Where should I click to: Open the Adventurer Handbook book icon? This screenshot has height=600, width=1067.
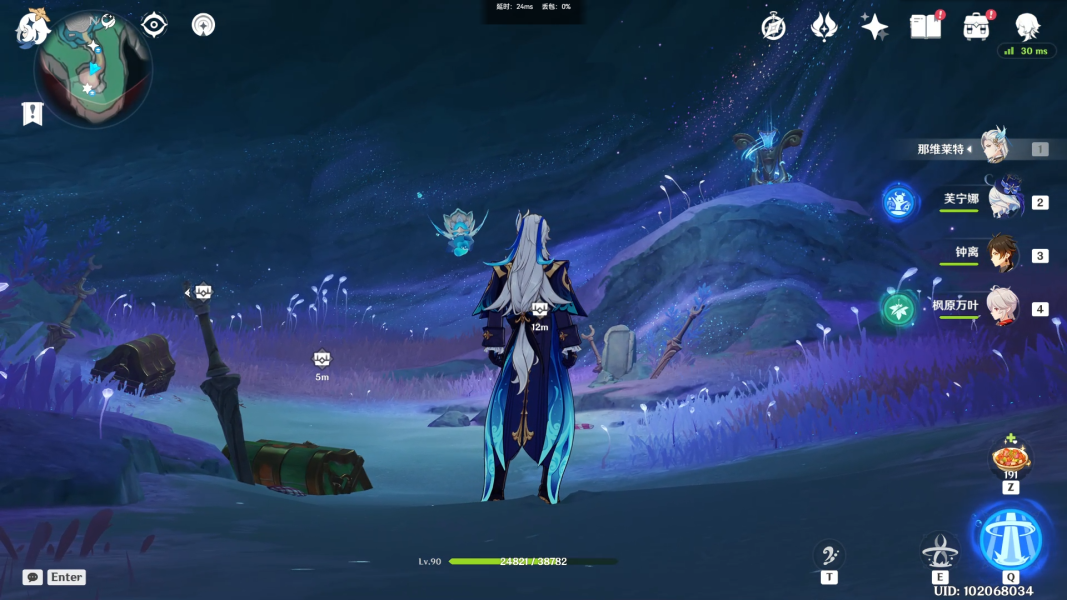(925, 27)
